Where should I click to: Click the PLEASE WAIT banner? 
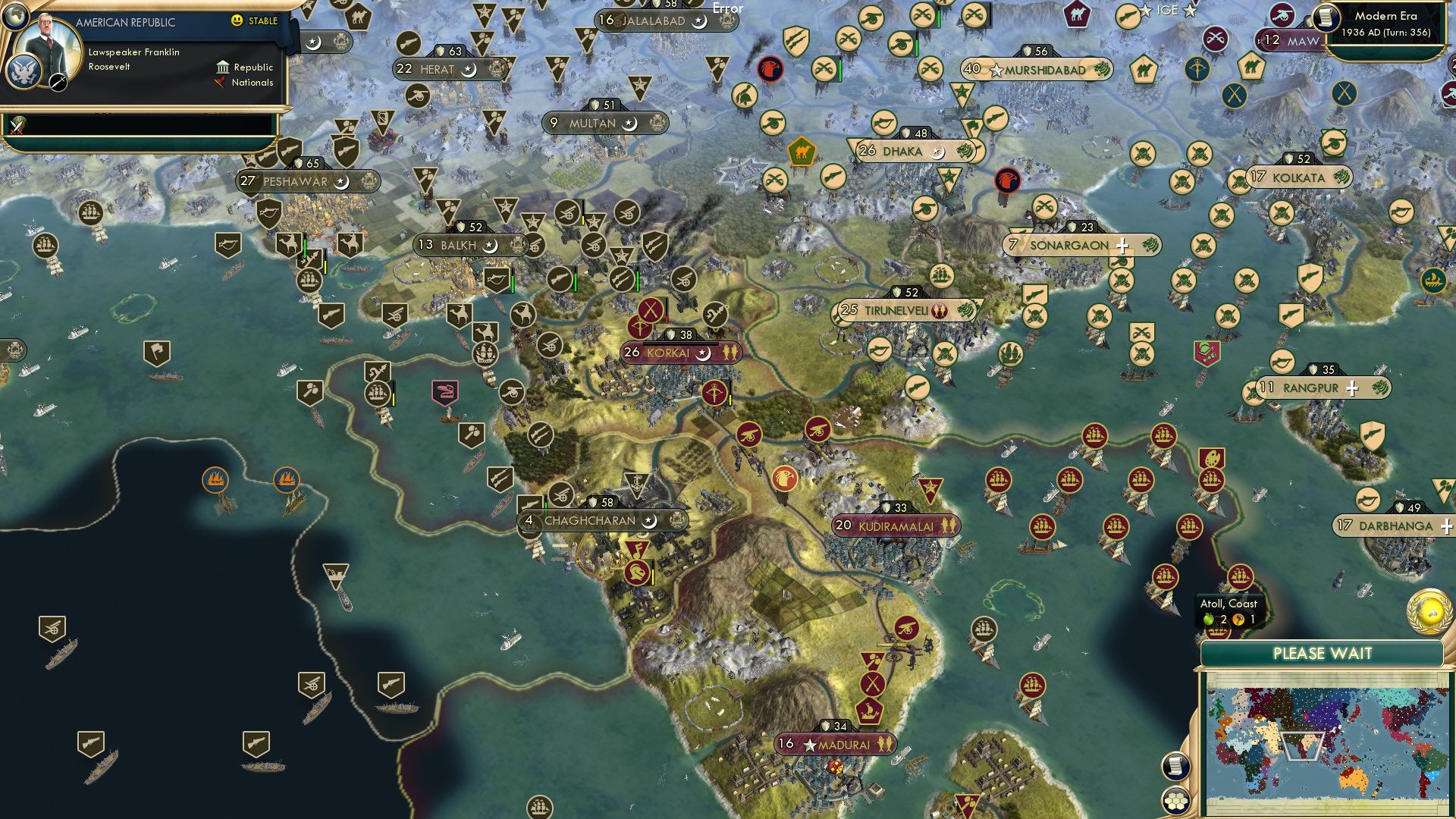pyautogui.click(x=1323, y=653)
